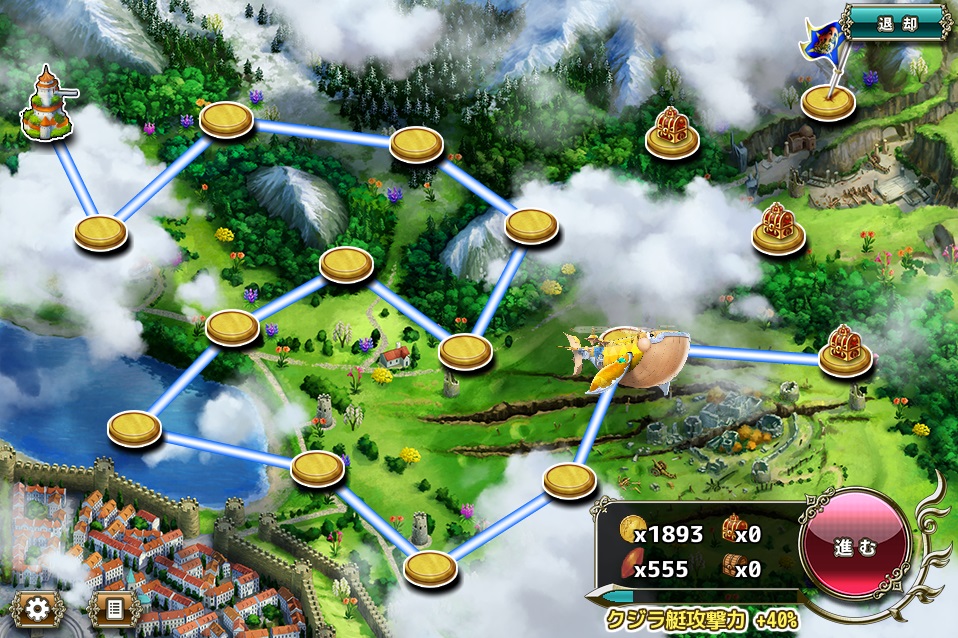Open the gear settings button
958x638 pixels.
click(39, 607)
